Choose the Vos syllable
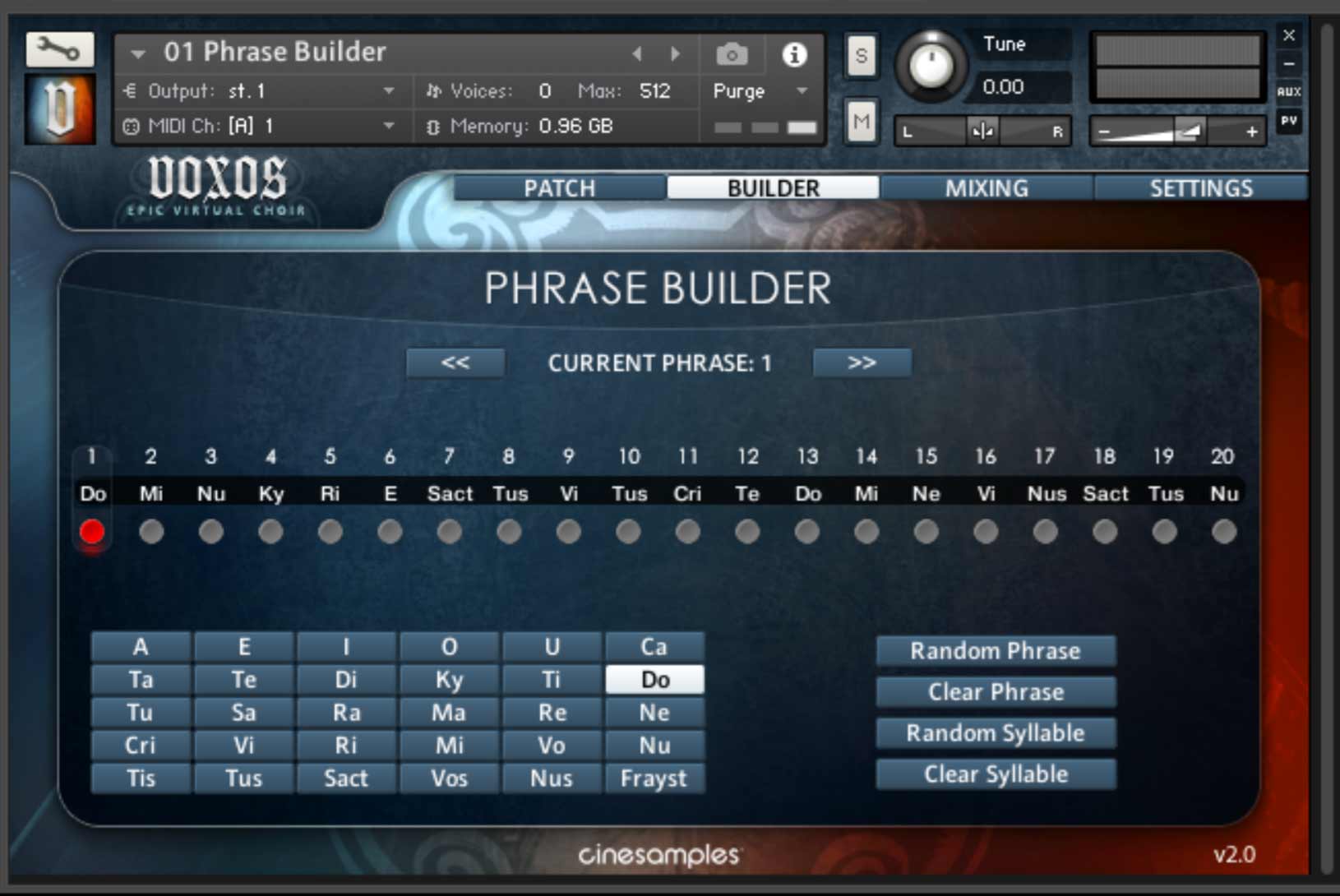This screenshot has width=1340, height=896. click(x=449, y=778)
